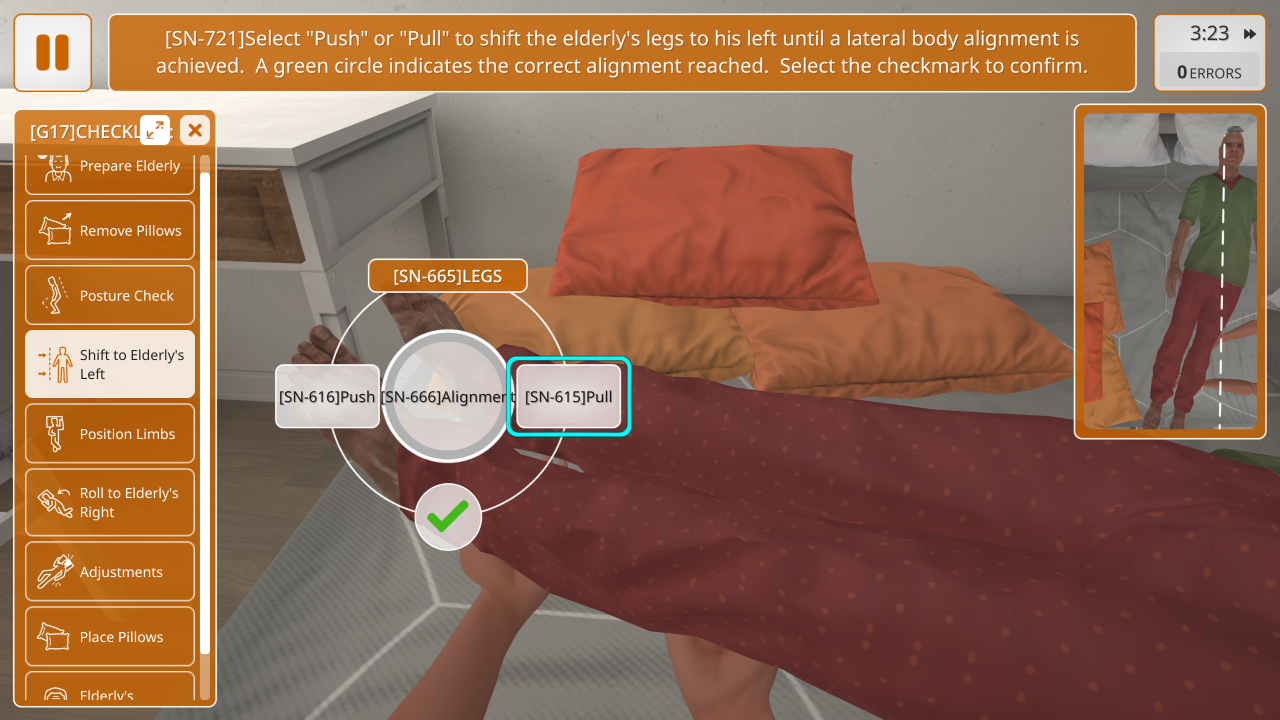
Task: Pause the simulation with the pause button
Action: (x=53, y=53)
